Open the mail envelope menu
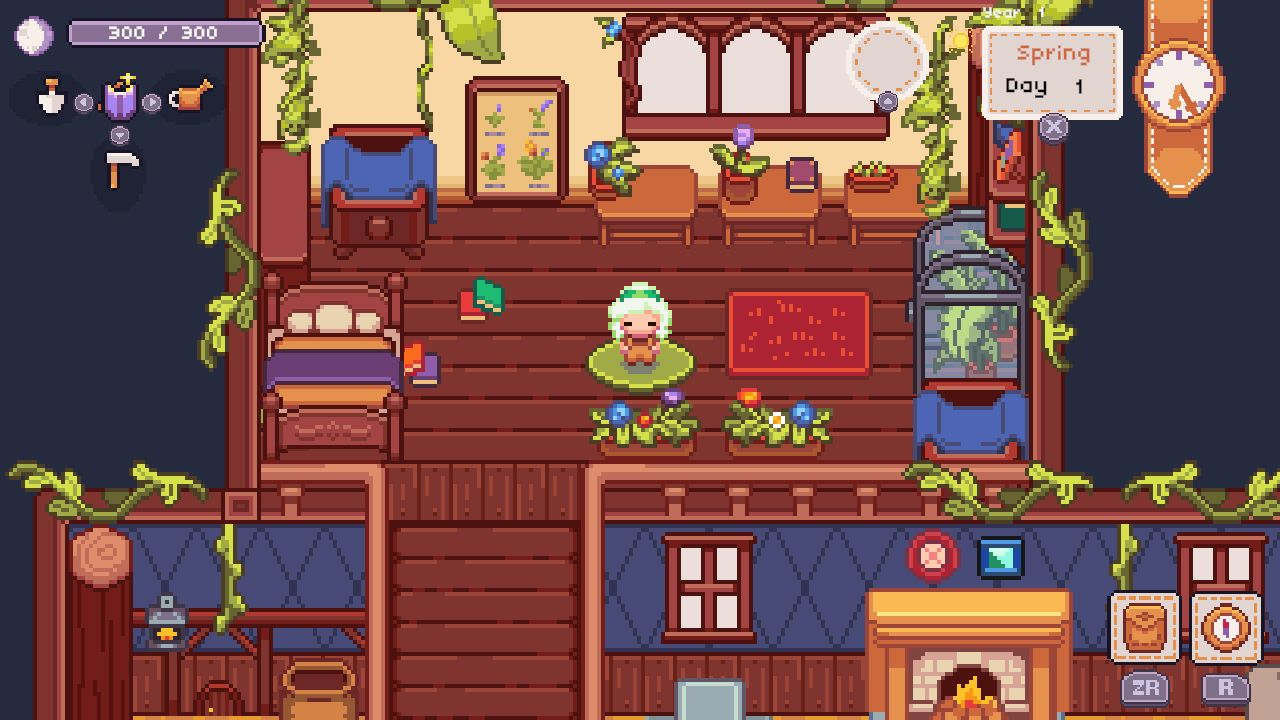 [x=1143, y=627]
